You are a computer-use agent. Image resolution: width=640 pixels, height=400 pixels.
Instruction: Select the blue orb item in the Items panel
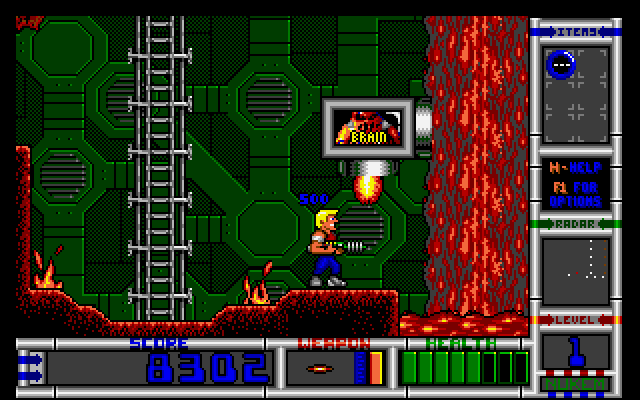pyautogui.click(x=561, y=65)
